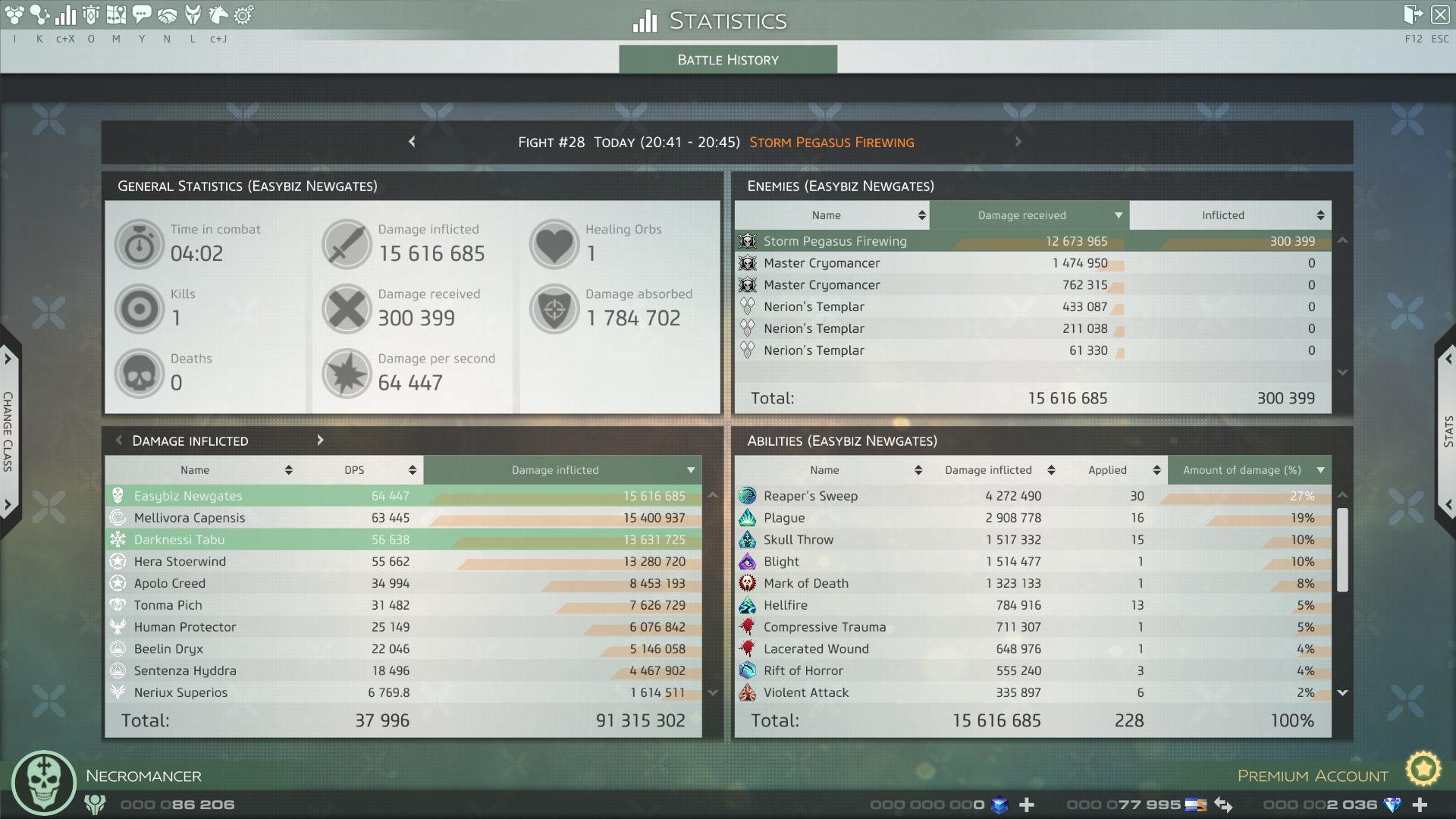1456x819 pixels.
Task: Open the Stats side panel
Action: [1447, 431]
